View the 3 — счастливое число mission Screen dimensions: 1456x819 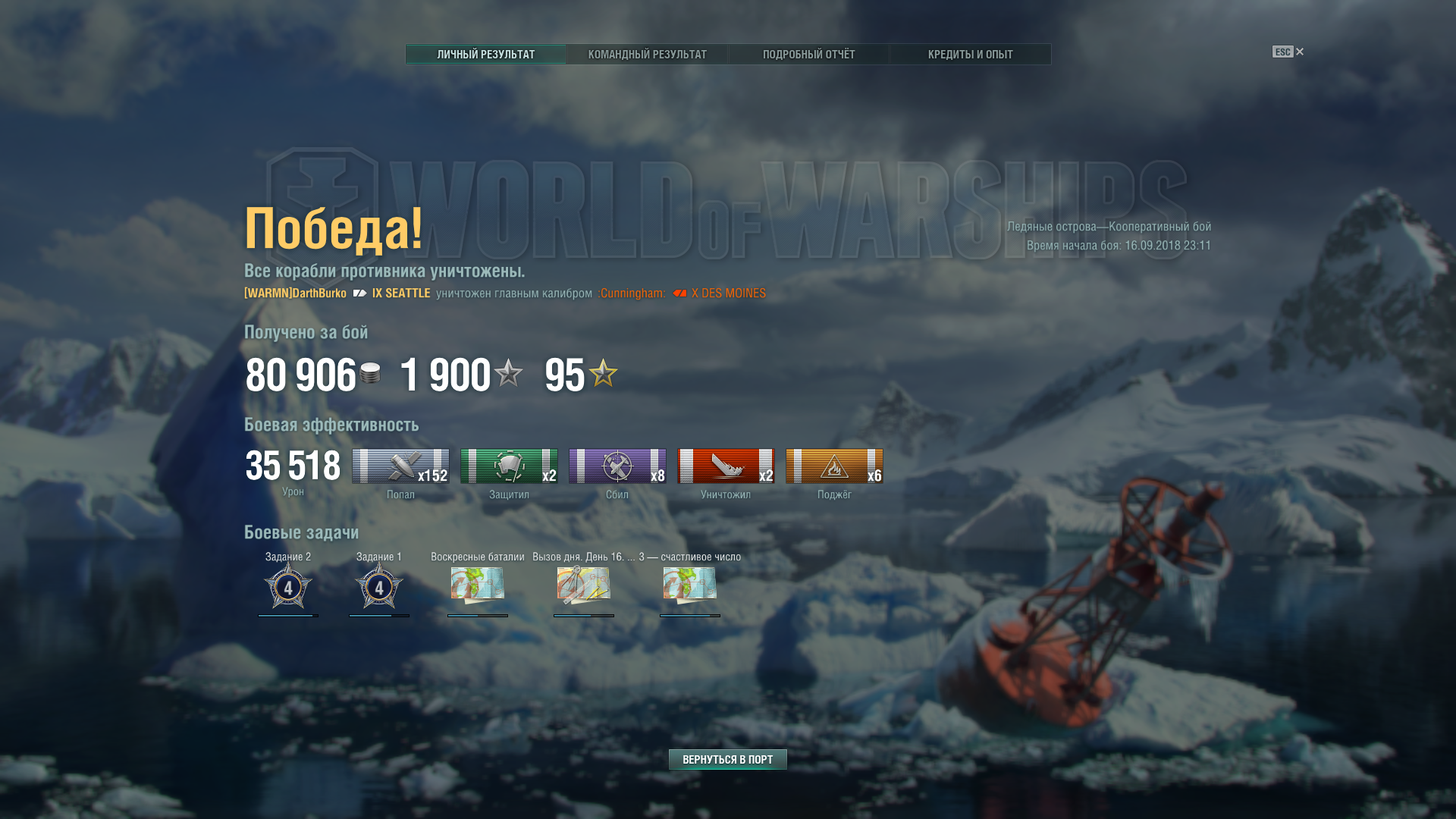click(x=690, y=585)
